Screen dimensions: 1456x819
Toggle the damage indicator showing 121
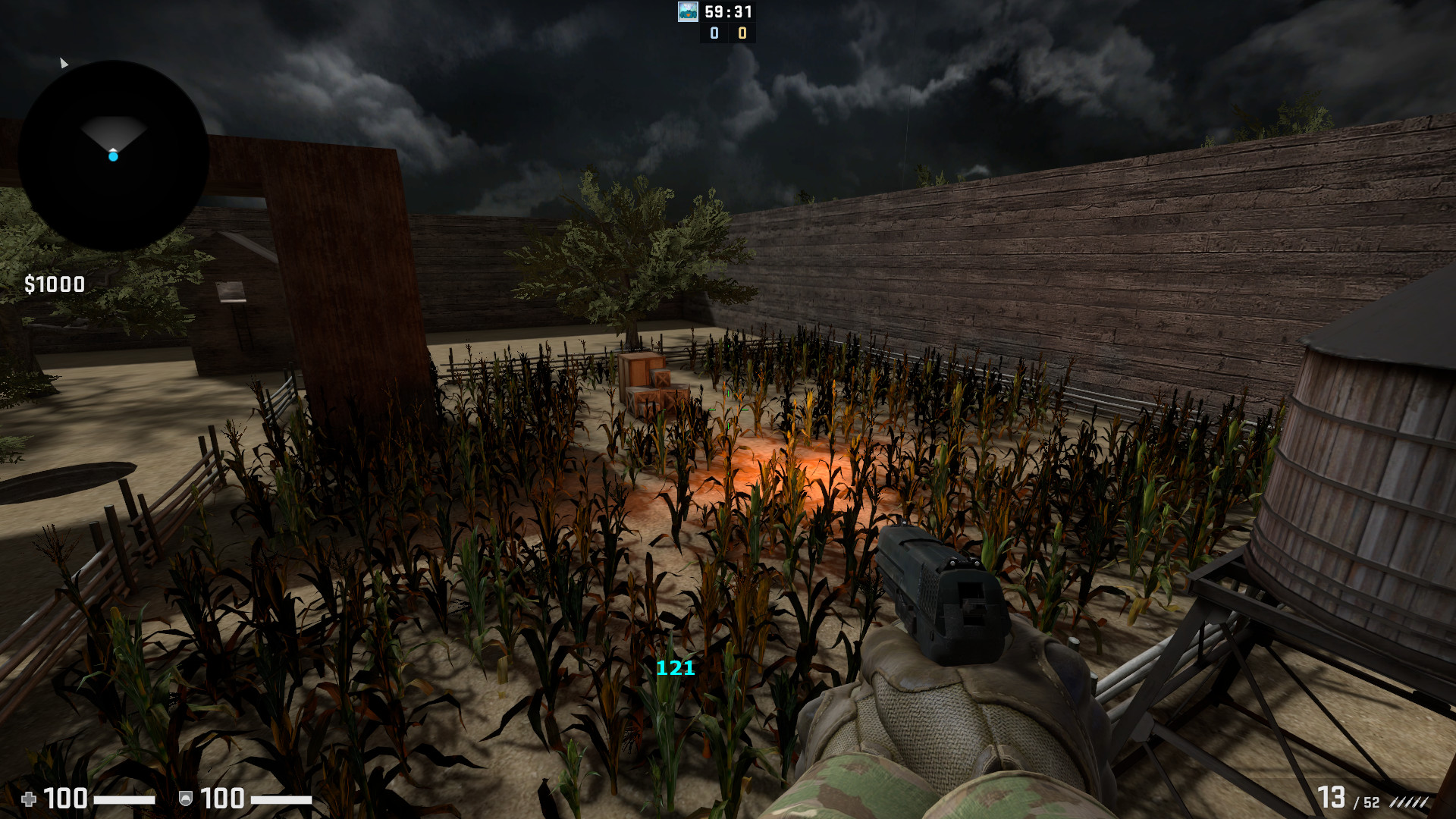tap(674, 670)
